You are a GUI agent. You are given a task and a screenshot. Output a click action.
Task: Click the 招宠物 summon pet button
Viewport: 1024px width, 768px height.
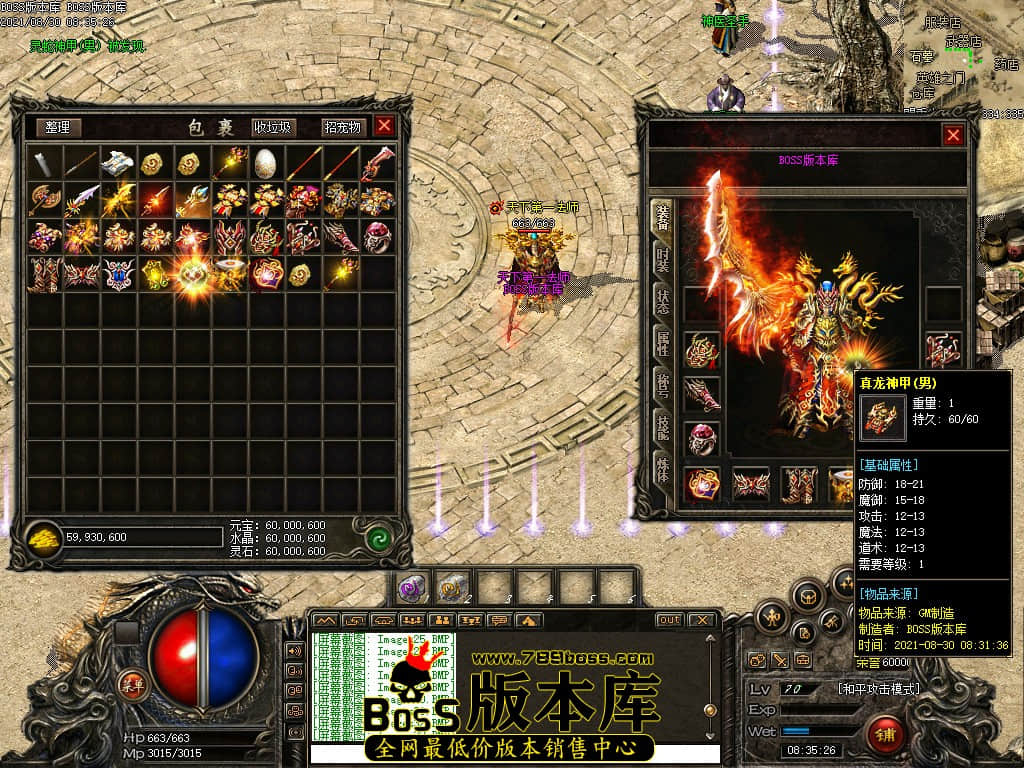coord(342,127)
